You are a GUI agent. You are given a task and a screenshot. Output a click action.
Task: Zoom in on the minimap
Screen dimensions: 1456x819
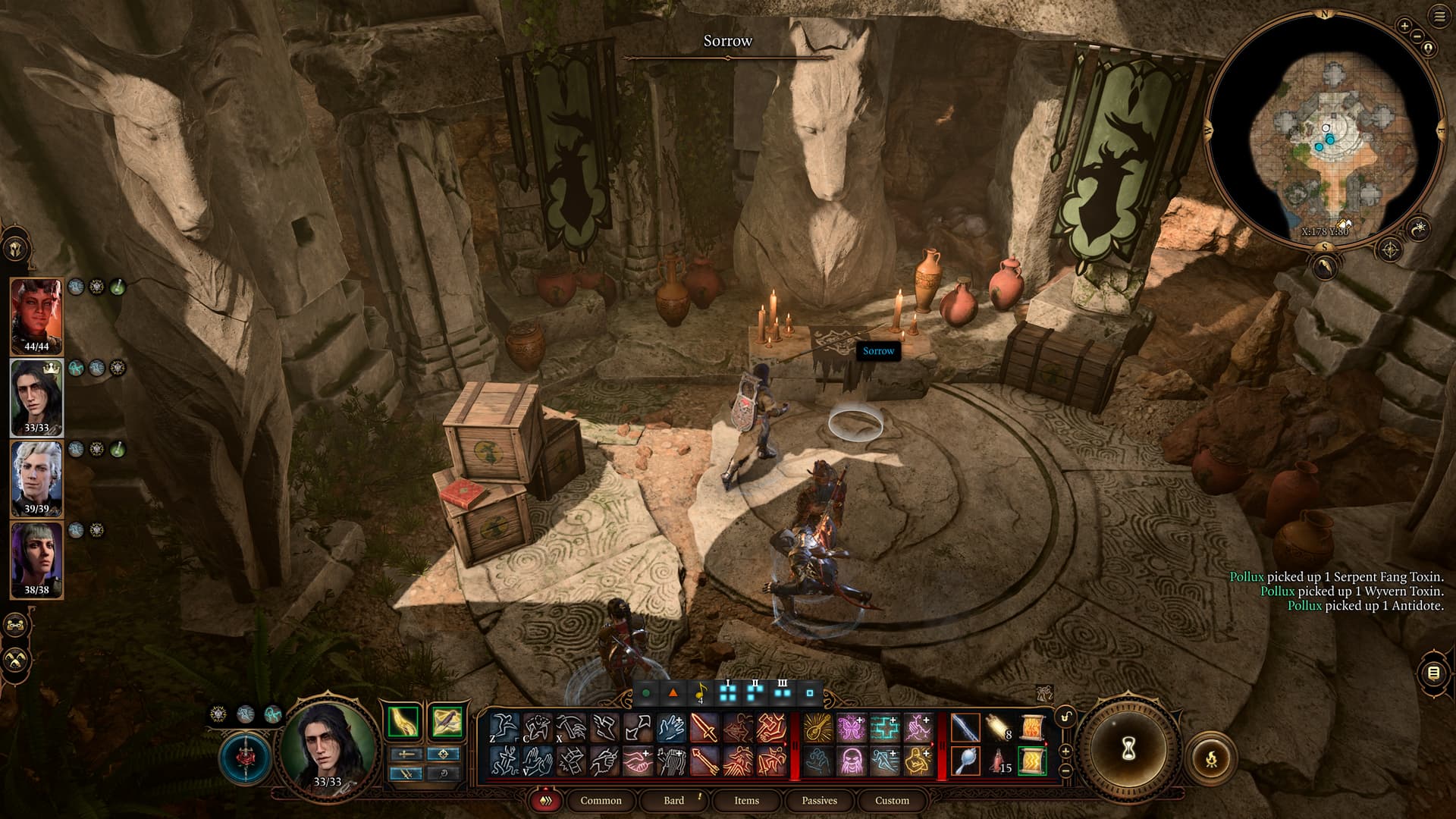(1404, 26)
